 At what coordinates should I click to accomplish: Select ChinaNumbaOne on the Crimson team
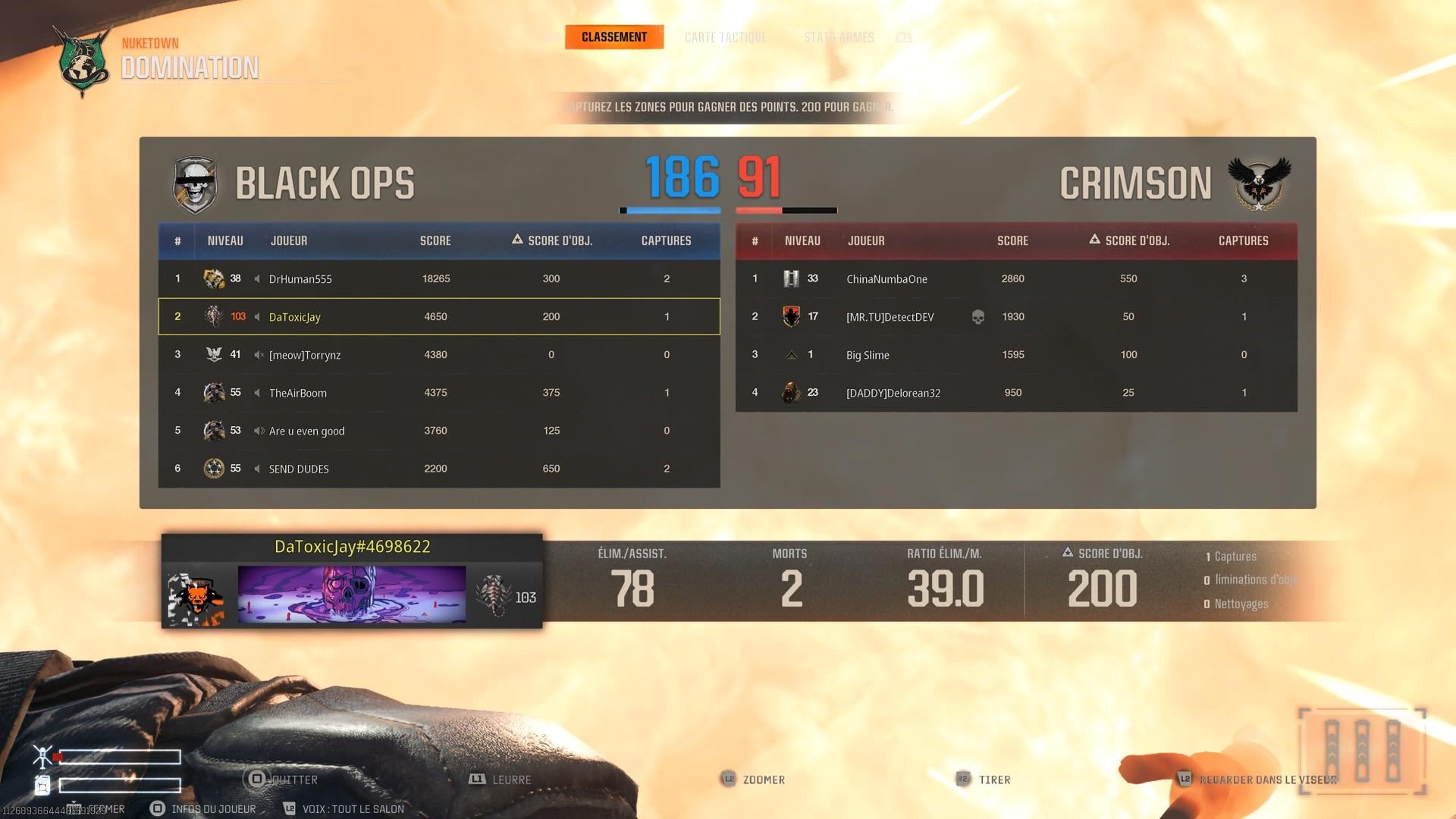1016,279
